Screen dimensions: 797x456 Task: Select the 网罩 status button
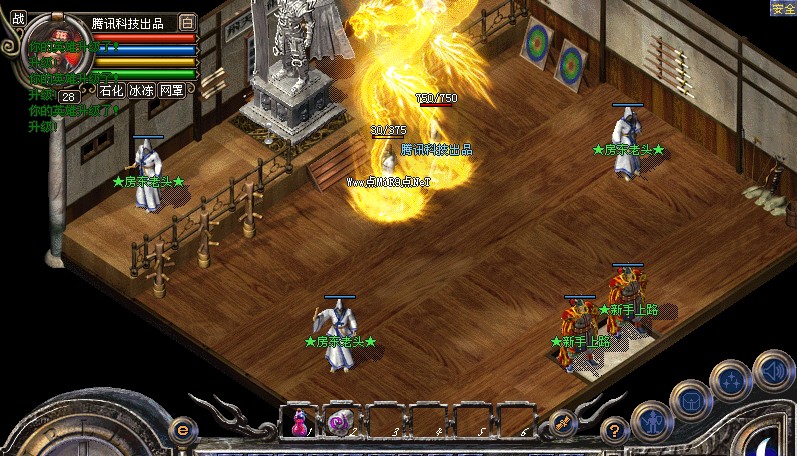click(172, 91)
